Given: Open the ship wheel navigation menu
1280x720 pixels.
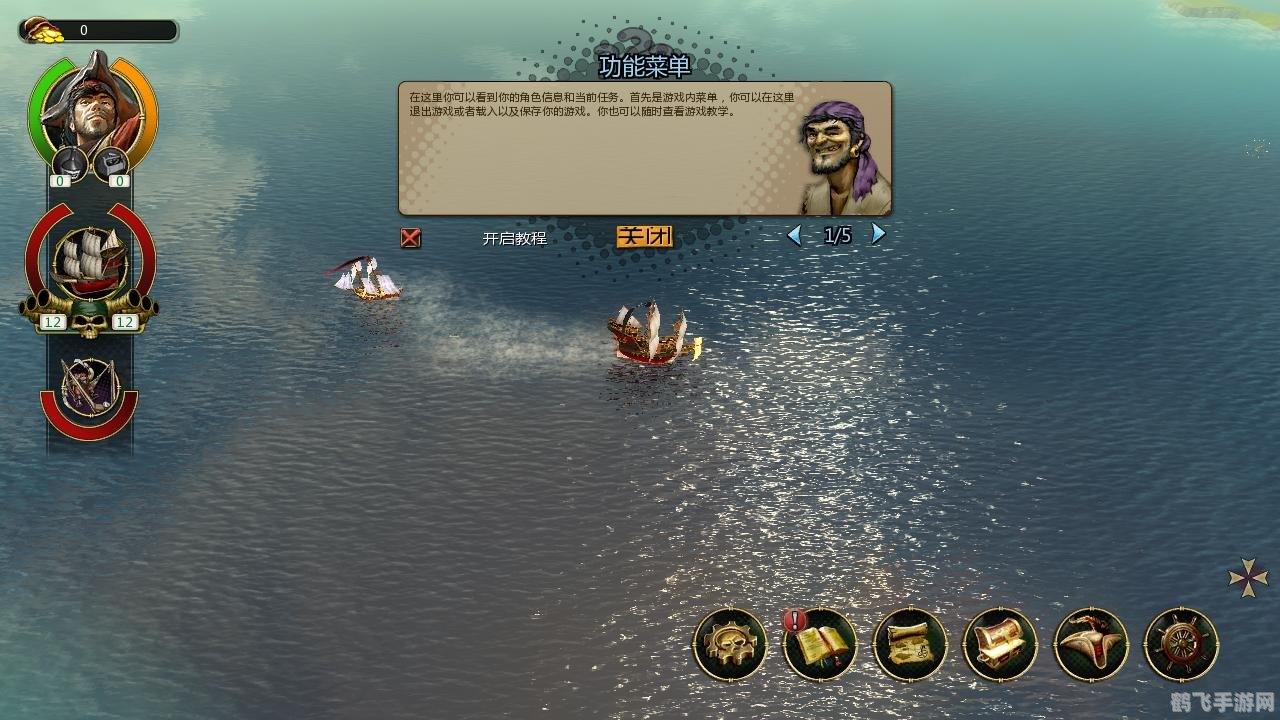Looking at the screenshot, I should pos(1180,645).
